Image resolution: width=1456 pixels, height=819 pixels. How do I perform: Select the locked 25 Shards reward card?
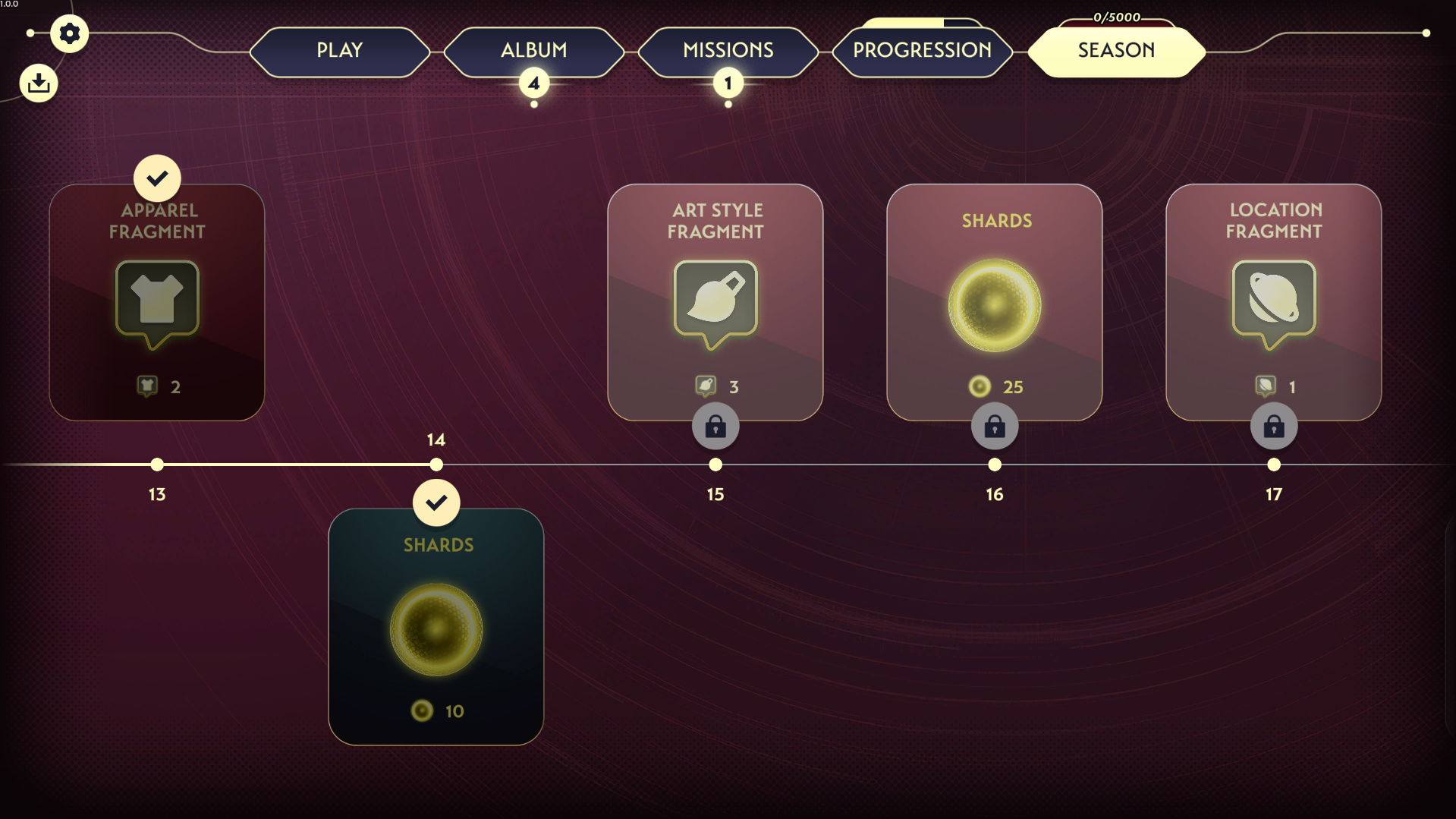tap(994, 302)
